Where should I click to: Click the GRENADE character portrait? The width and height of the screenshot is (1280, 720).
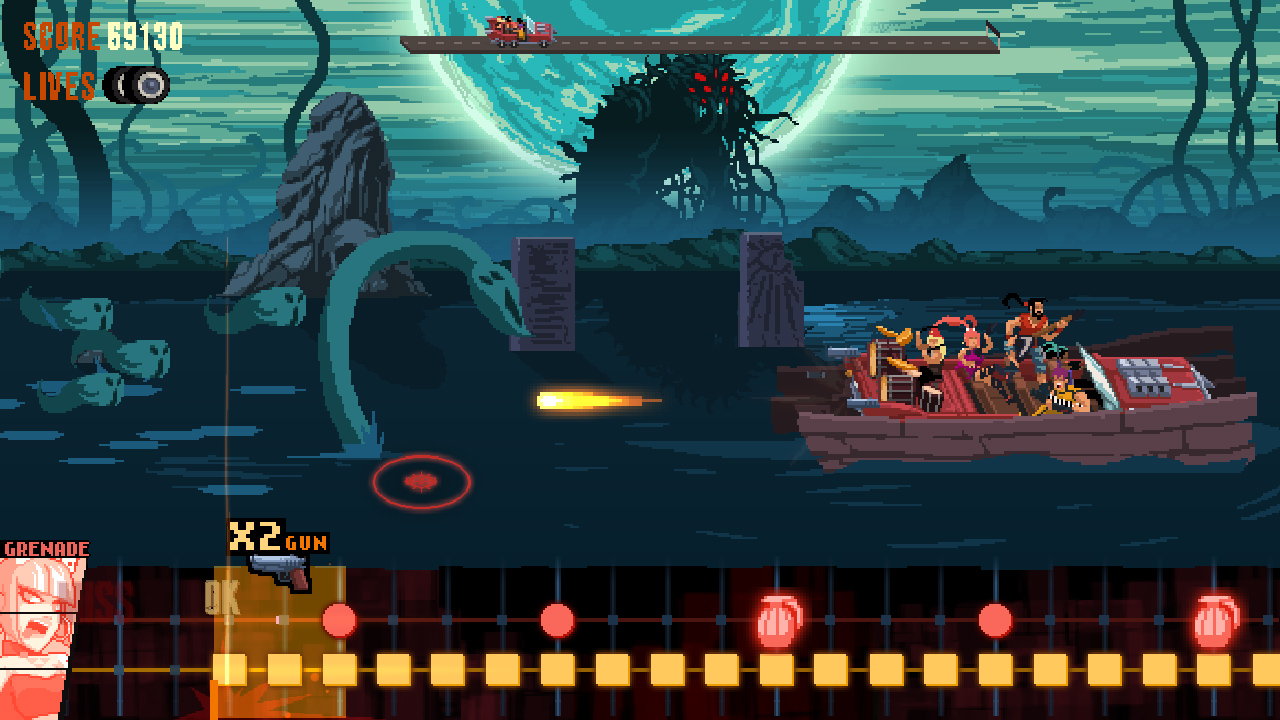(35, 620)
